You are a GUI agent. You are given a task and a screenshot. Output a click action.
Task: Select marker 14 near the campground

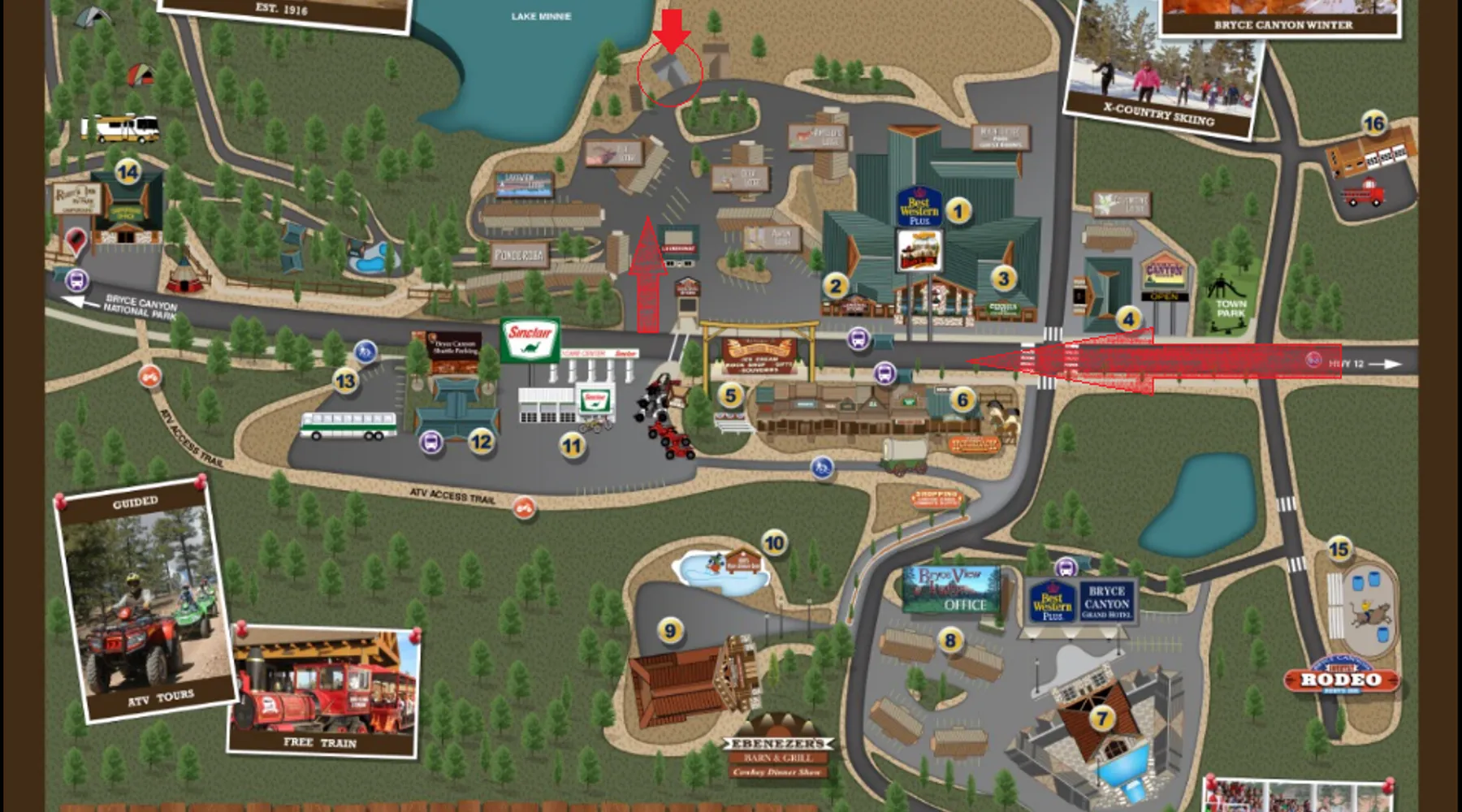coord(128,172)
